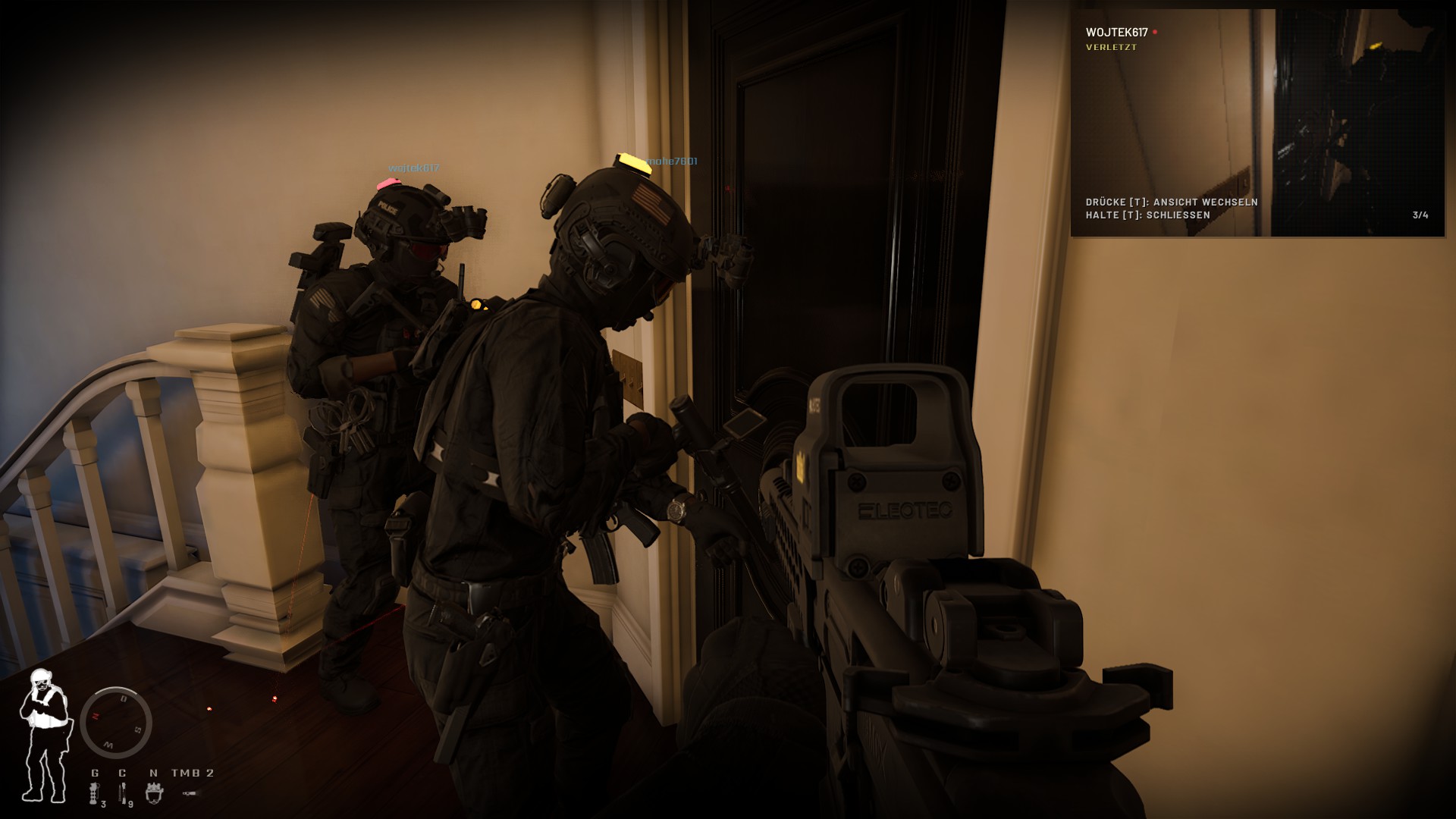This screenshot has width=1456, height=819.
Task: Click the red status dot beside WOJTEK617
Action: point(1156,33)
